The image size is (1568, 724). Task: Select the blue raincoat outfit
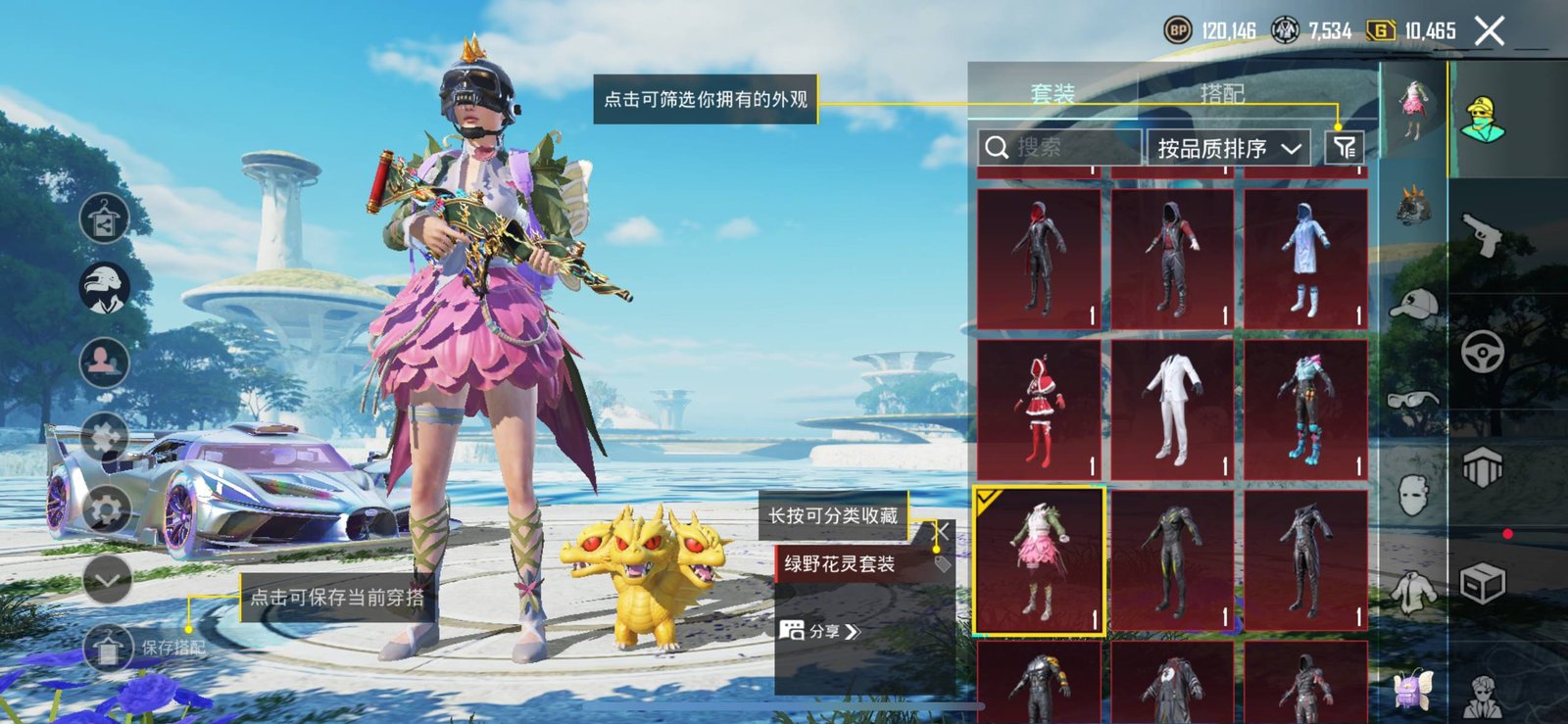coord(1305,259)
